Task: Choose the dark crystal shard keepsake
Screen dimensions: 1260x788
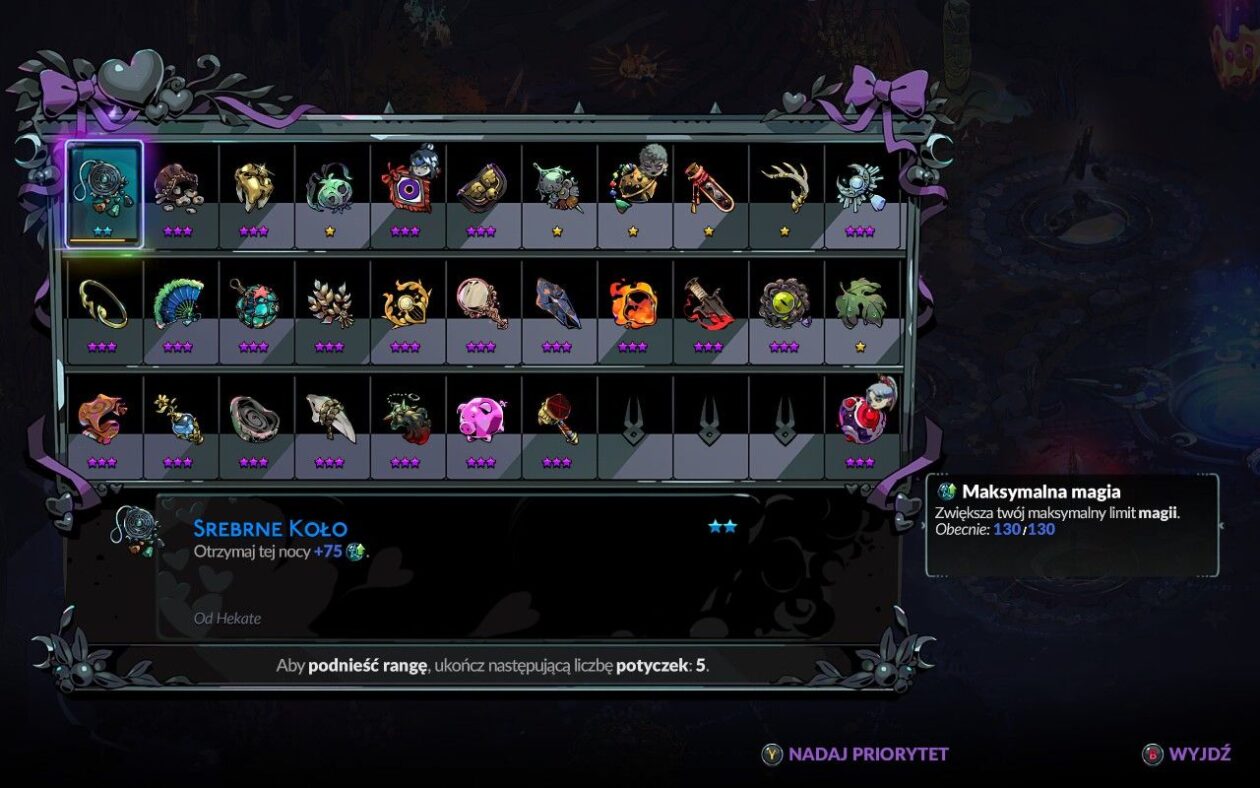Action: tap(557, 303)
